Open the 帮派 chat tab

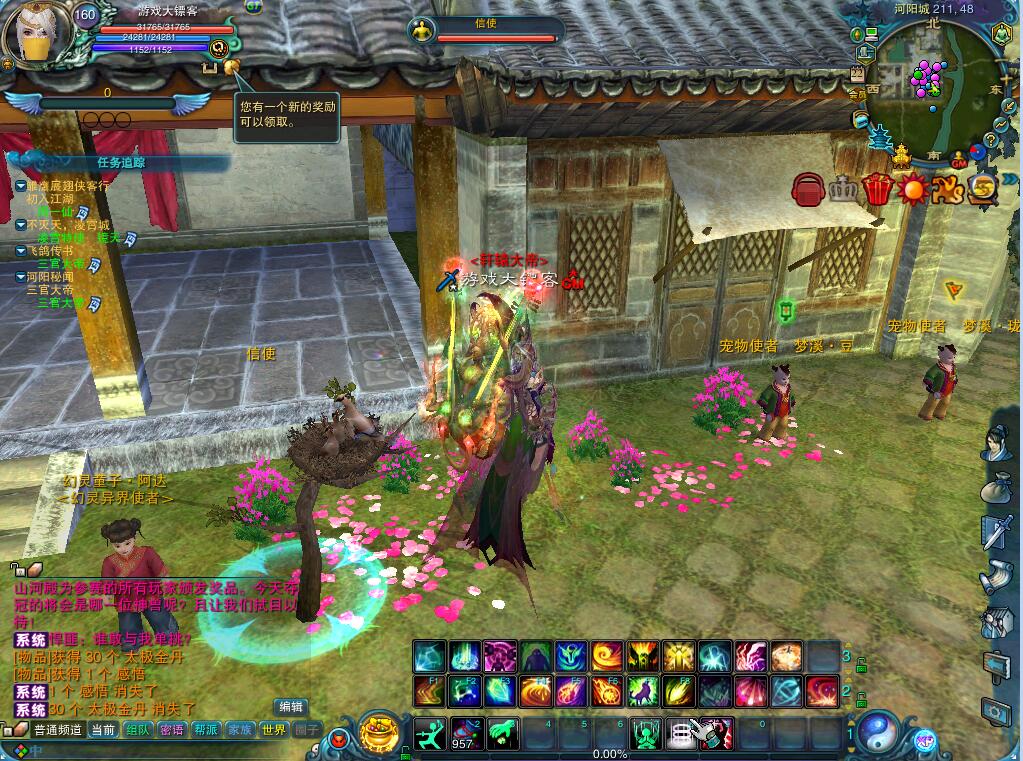[206, 730]
